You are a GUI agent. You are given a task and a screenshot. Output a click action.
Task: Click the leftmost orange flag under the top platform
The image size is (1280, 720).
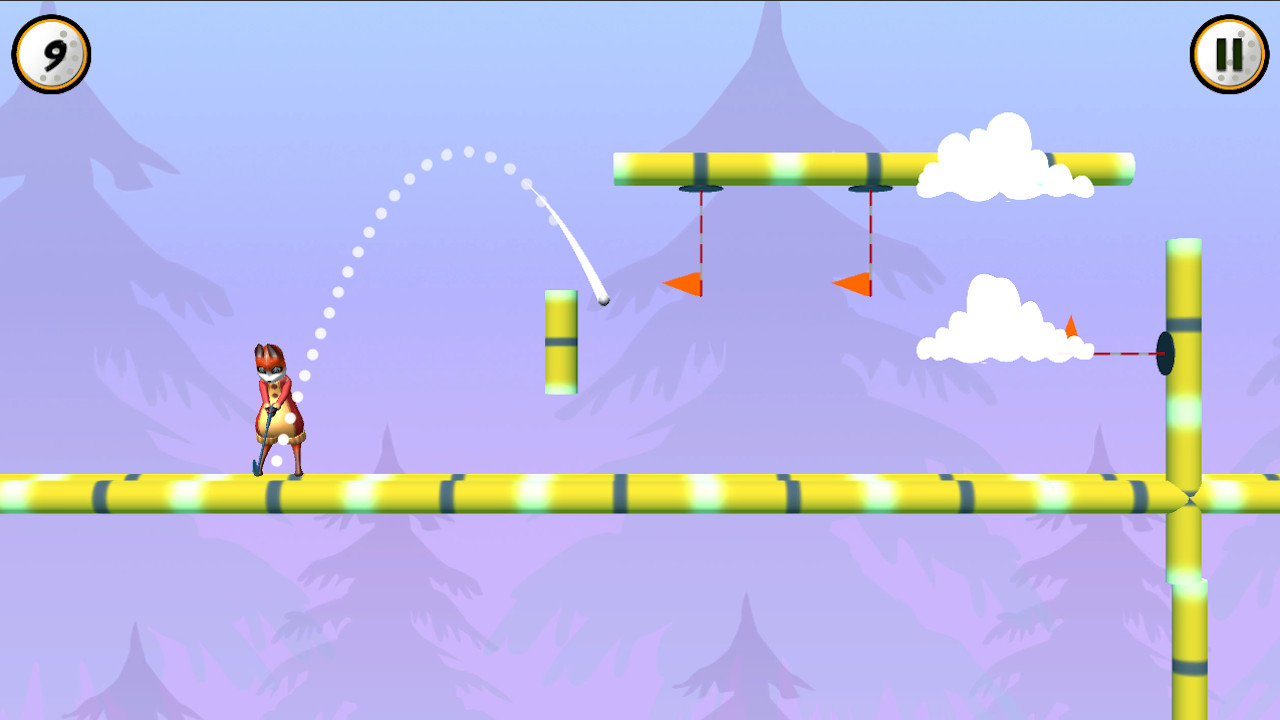coord(683,284)
